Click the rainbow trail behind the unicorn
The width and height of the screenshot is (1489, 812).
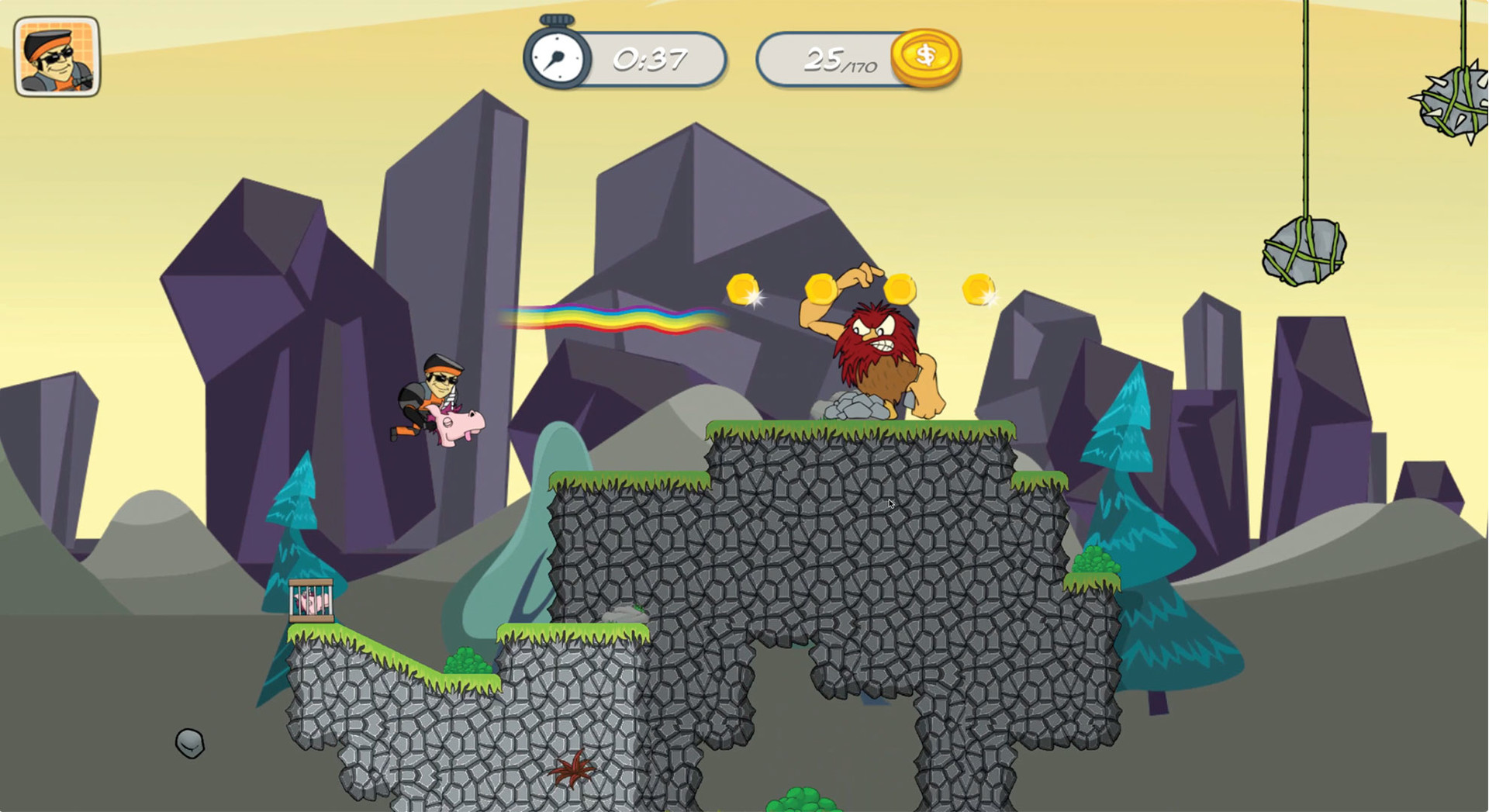613,318
